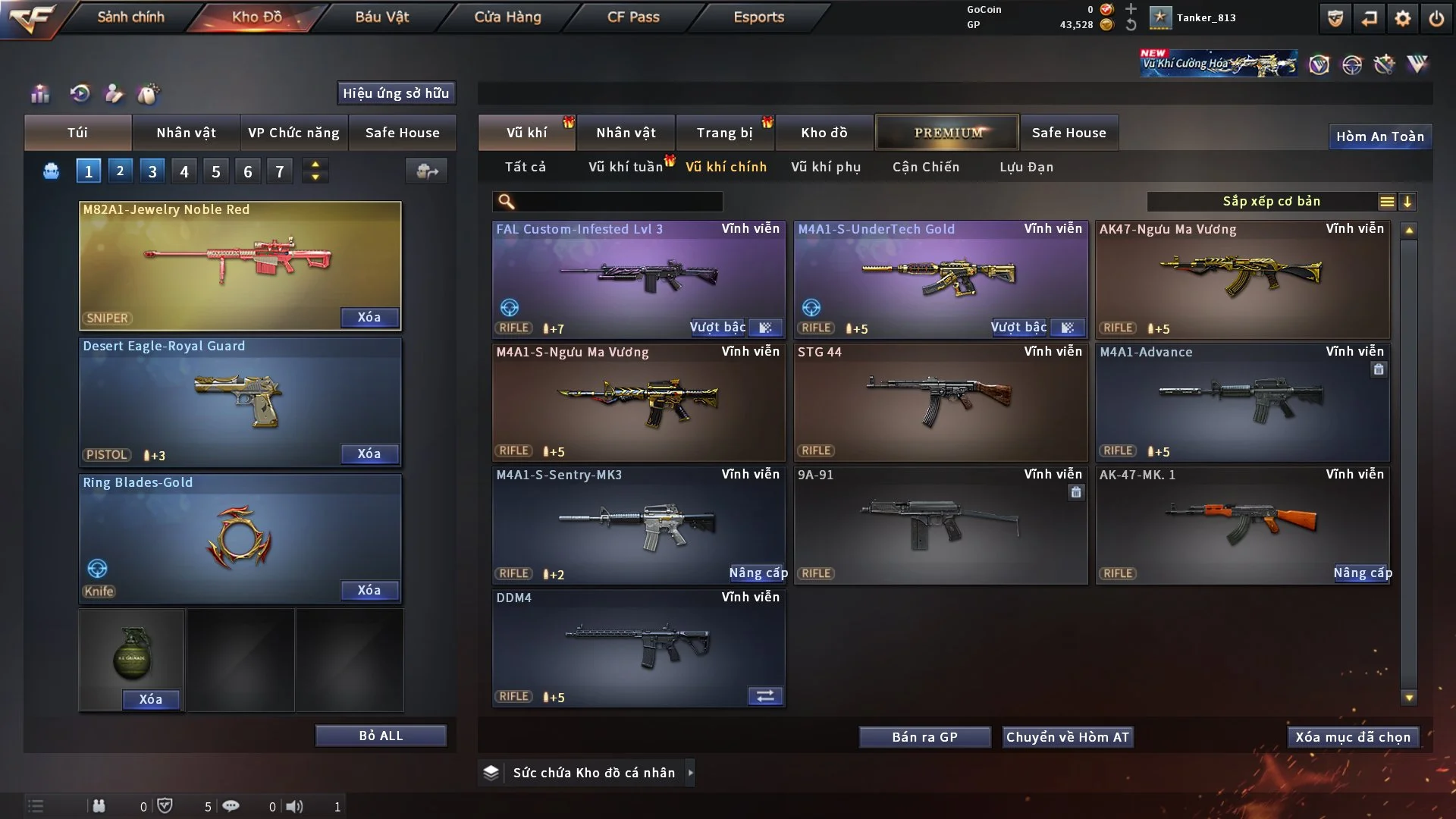The width and height of the screenshot is (1456, 819).
Task: Select the AK47-Ngưu Ma Vương rifle
Action: tap(1242, 279)
